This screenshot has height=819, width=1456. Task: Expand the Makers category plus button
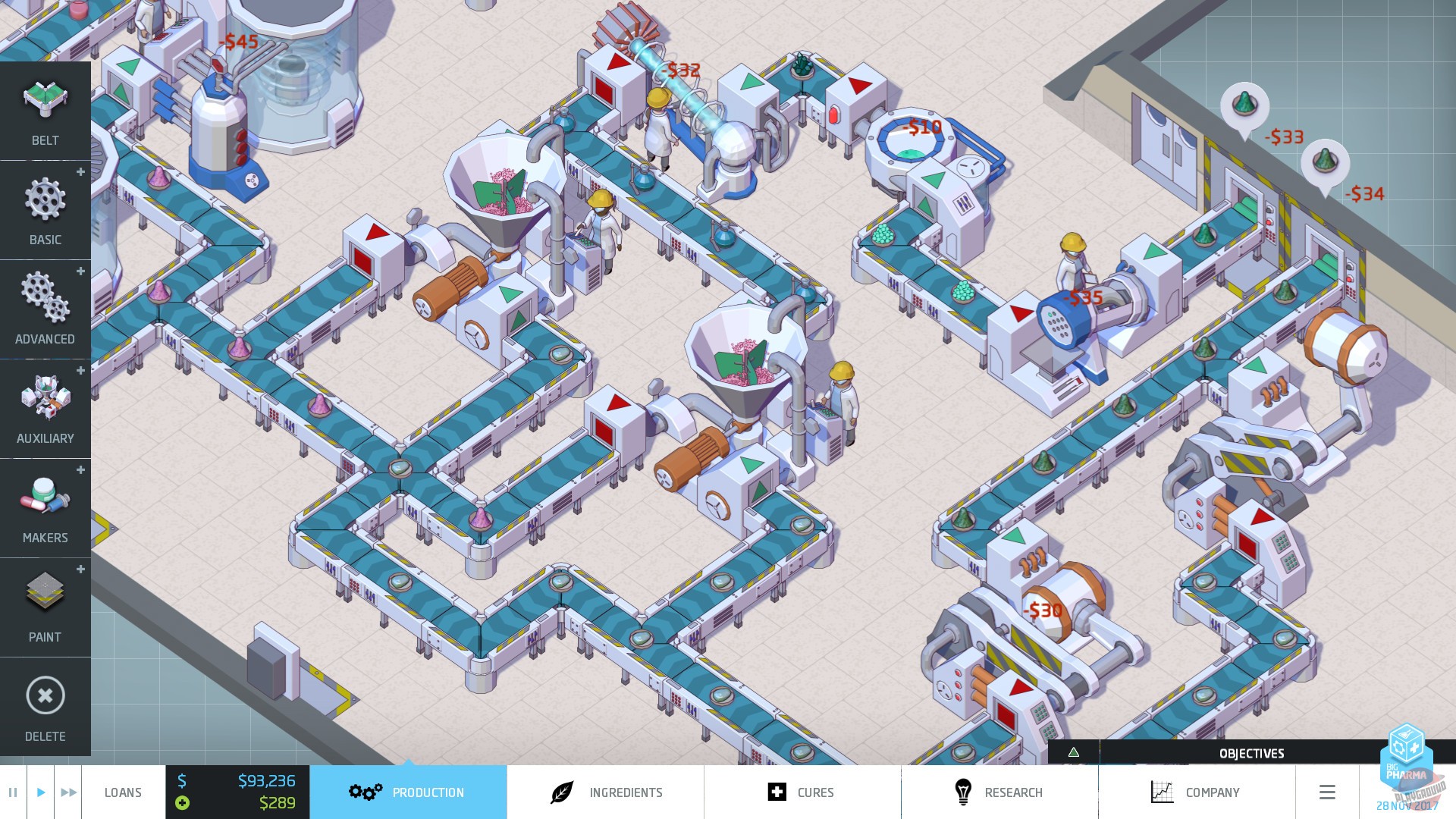coord(80,470)
